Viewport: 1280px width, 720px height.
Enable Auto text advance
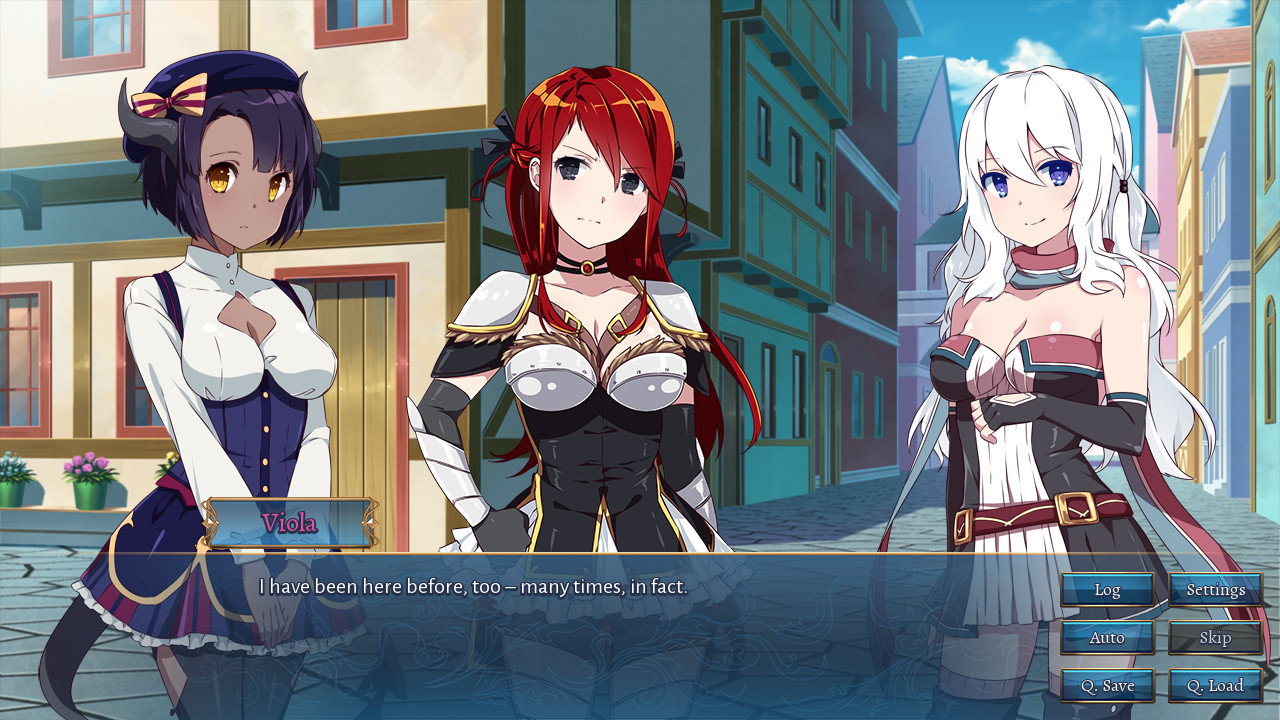tap(1107, 637)
